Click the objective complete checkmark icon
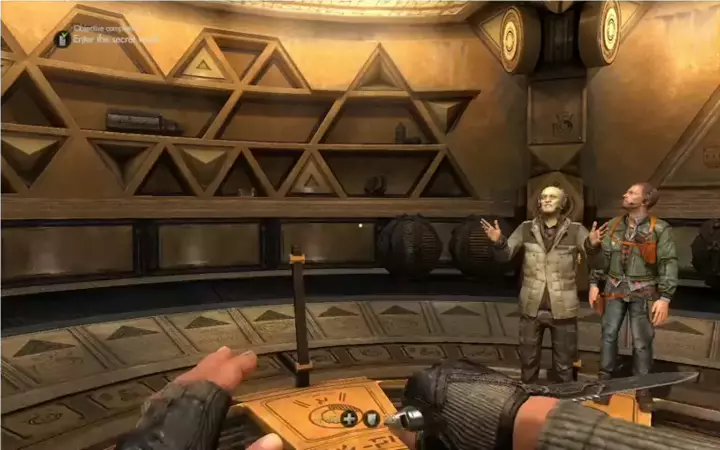Screen dimensions: 720x450 (x=62, y=39)
